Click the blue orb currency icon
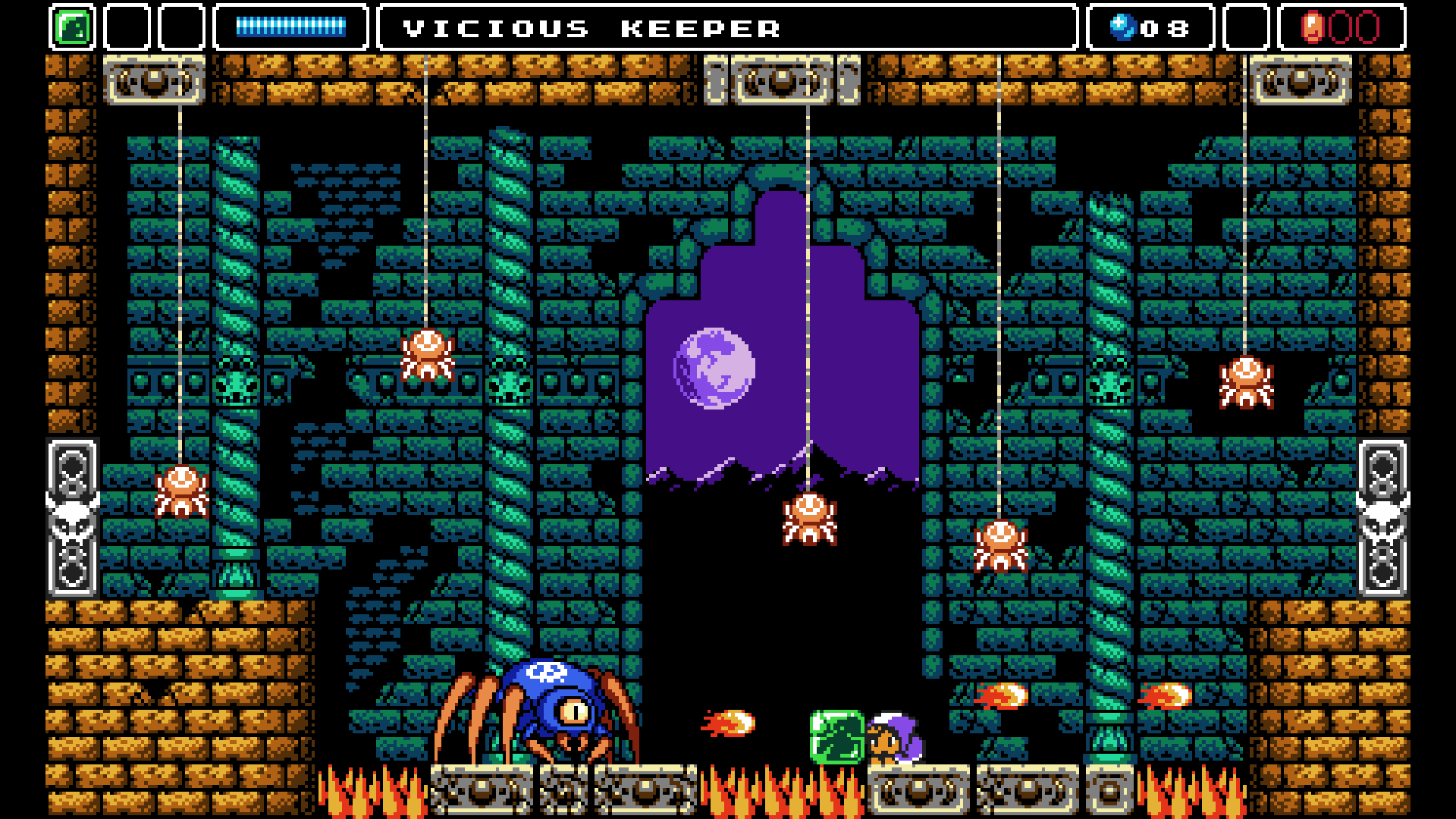 coord(1125,28)
